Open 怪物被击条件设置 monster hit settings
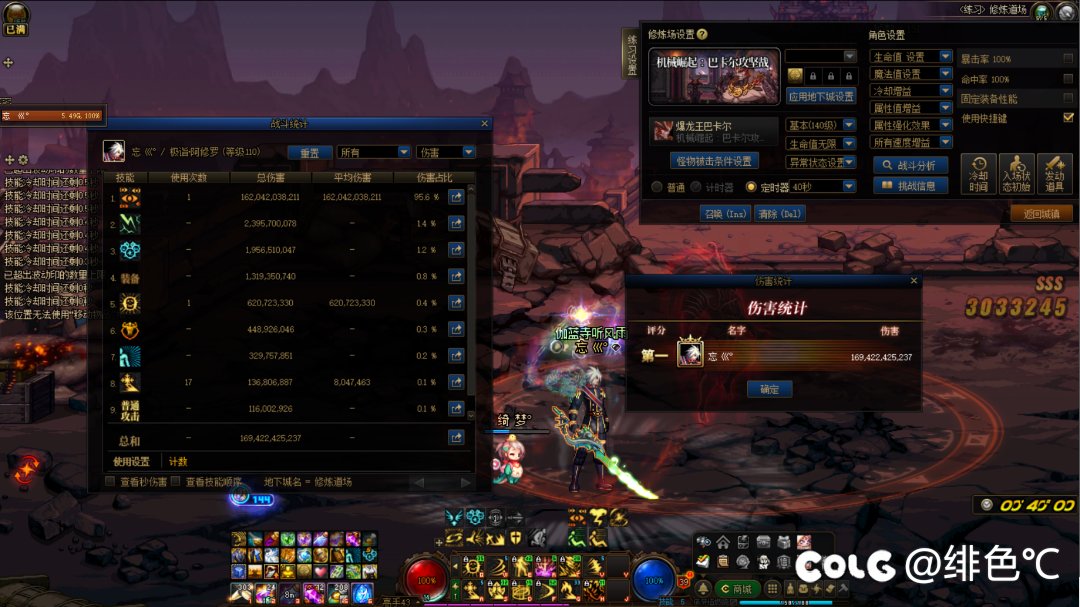Screen dimensions: 1080x607 click(x=714, y=160)
